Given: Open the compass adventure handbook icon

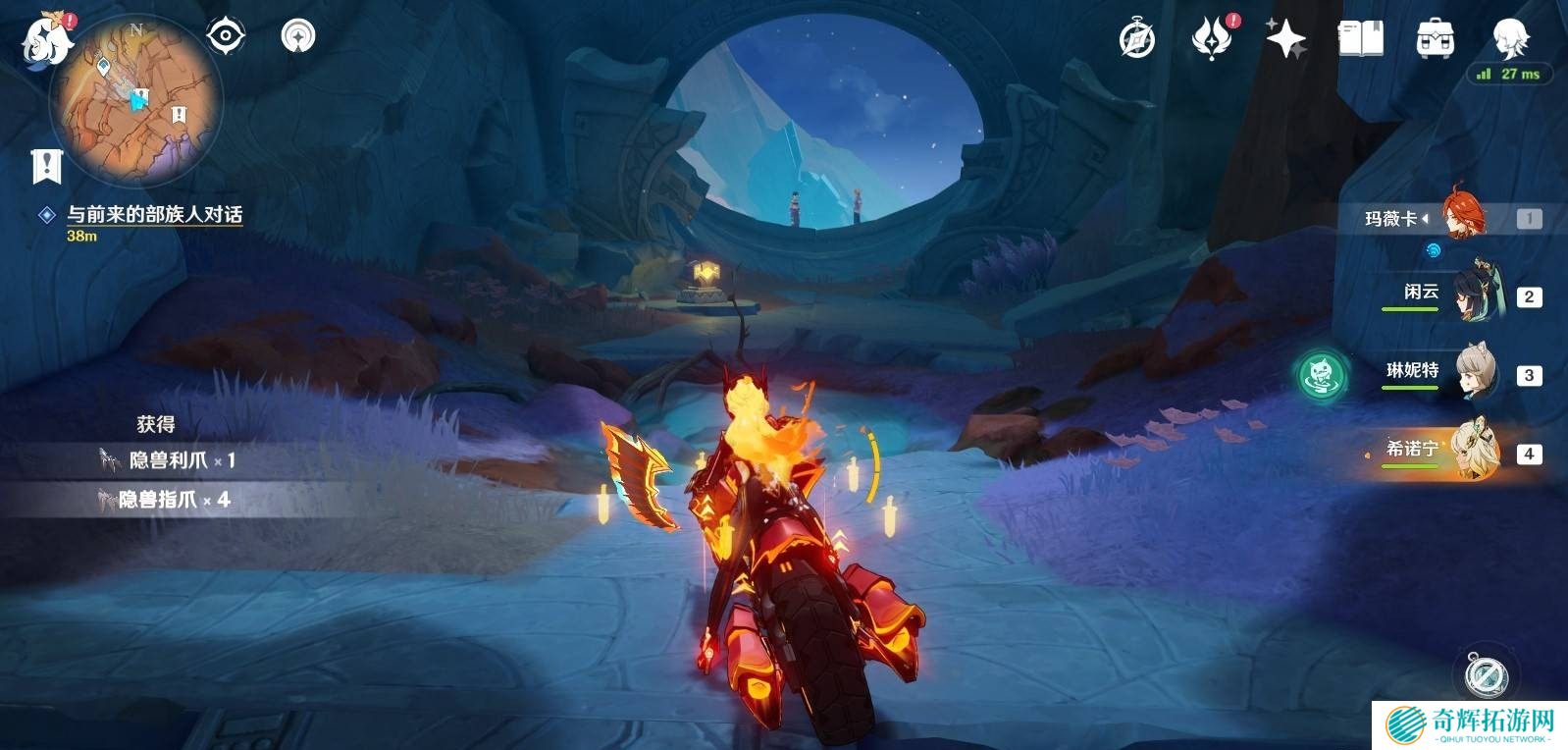Looking at the screenshot, I should [1137, 39].
